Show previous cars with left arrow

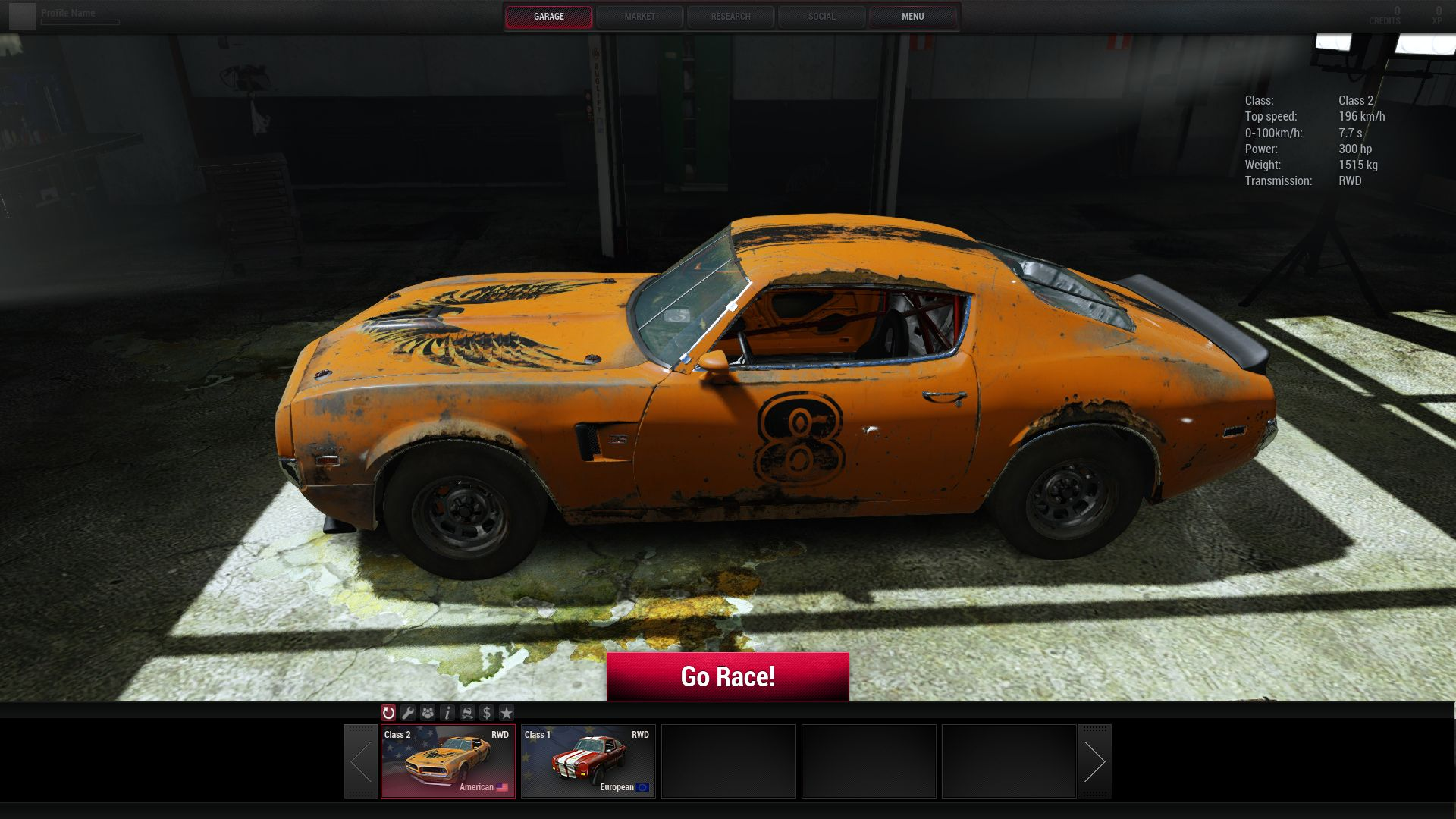pos(361,761)
